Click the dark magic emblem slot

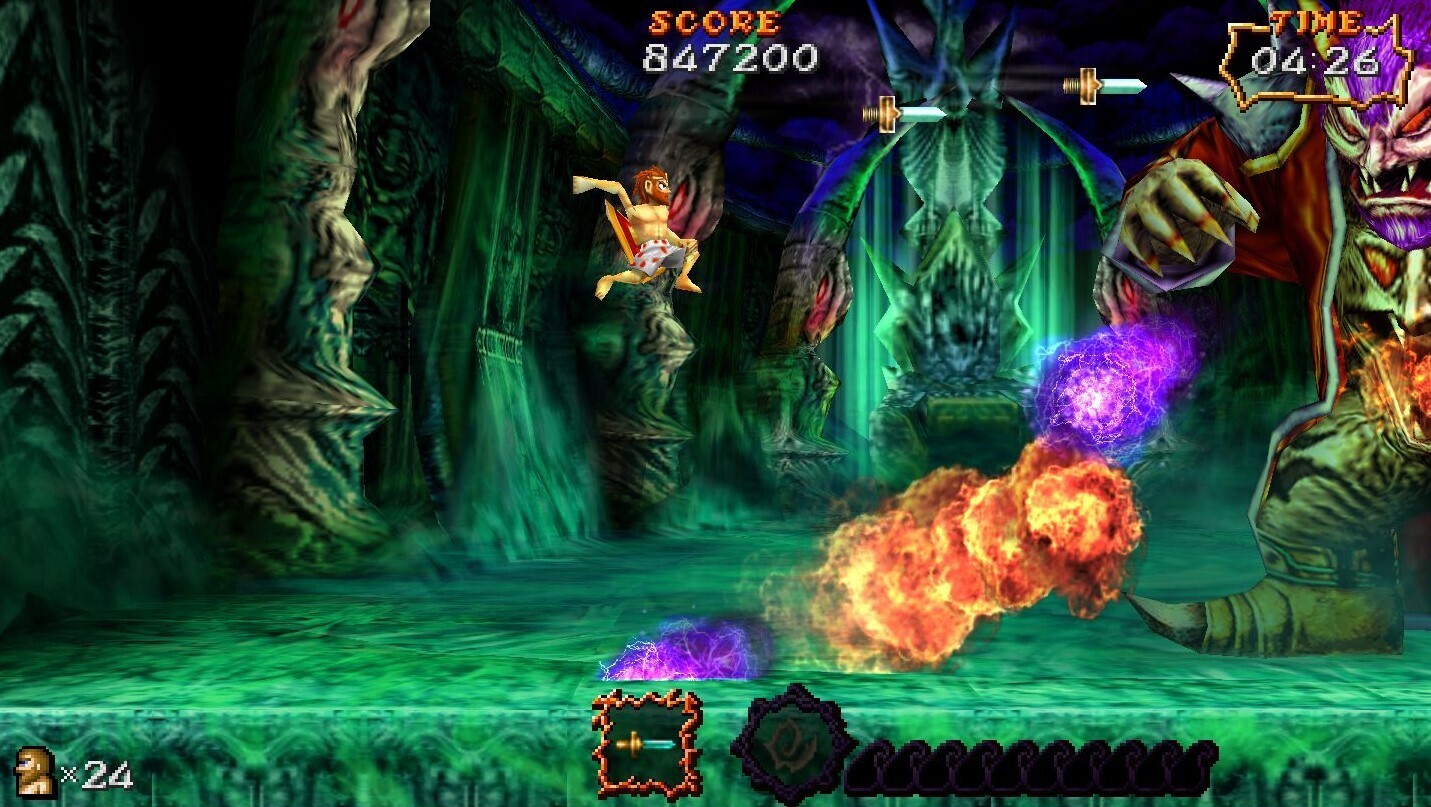(793, 744)
